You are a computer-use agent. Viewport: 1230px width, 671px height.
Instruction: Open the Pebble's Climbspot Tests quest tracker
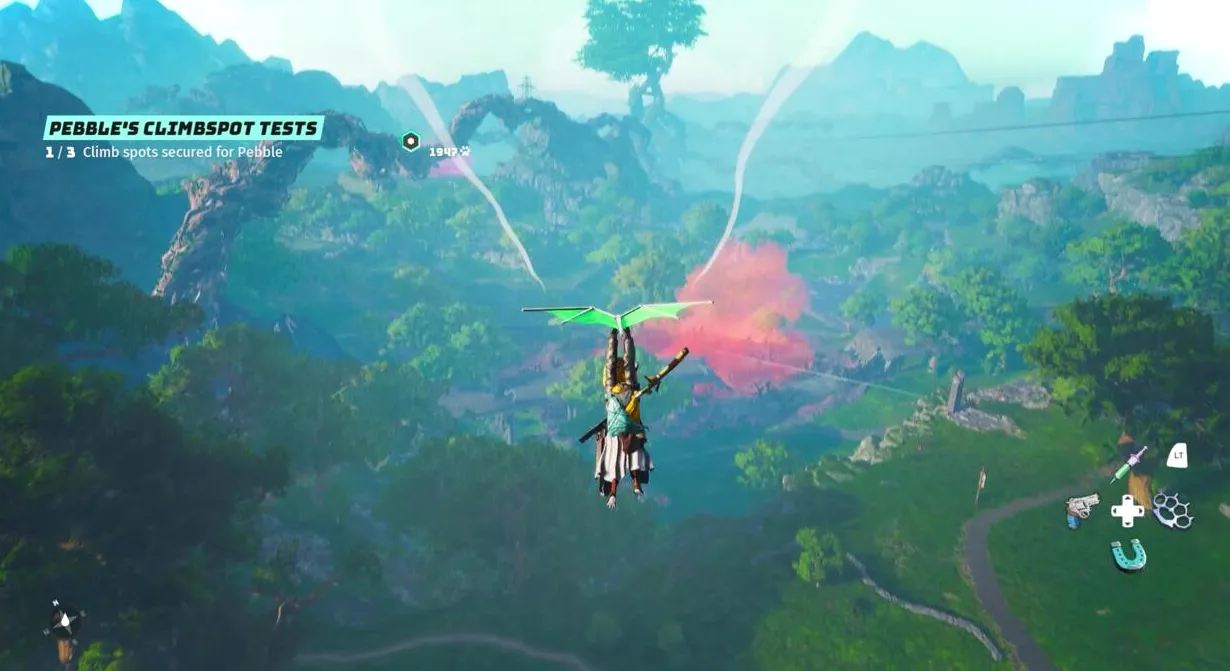point(183,128)
